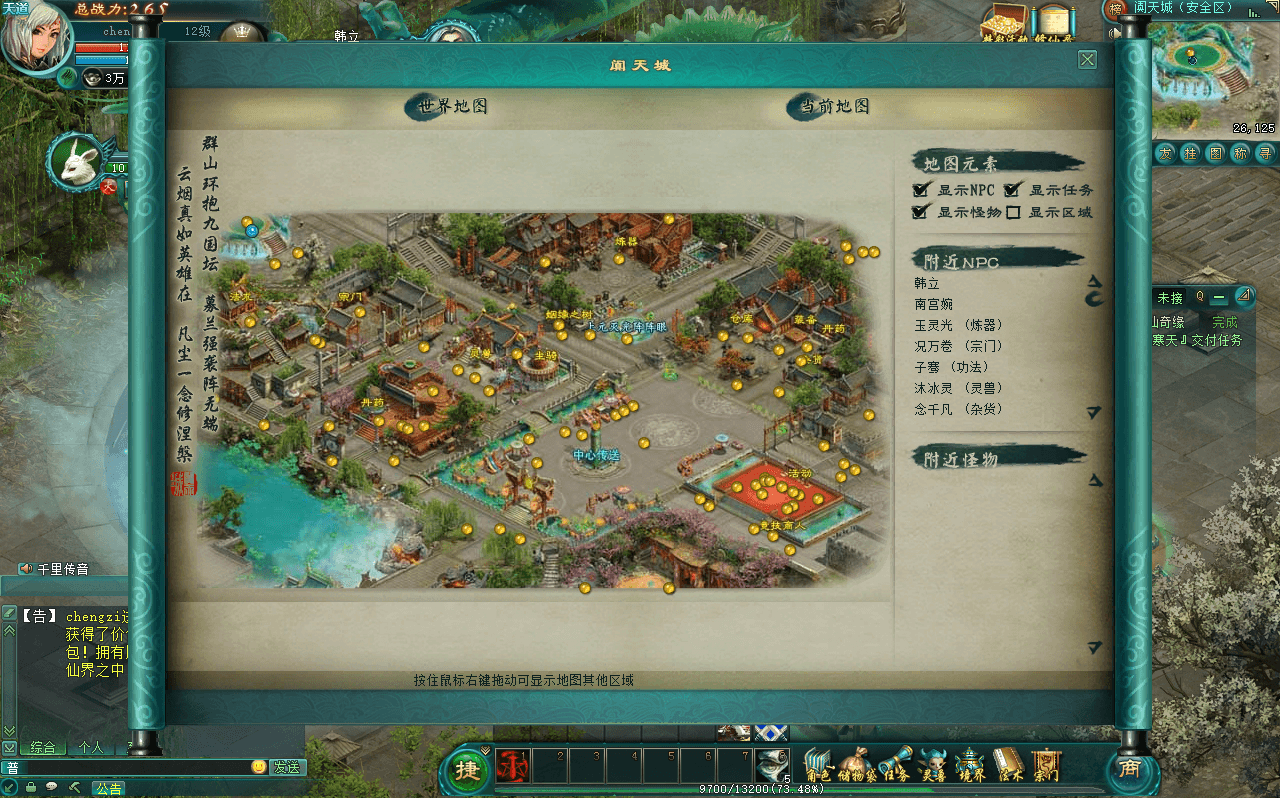1280x798 pixels.
Task: Click the 友 friends button under the minimap
Action: [x=1165, y=153]
